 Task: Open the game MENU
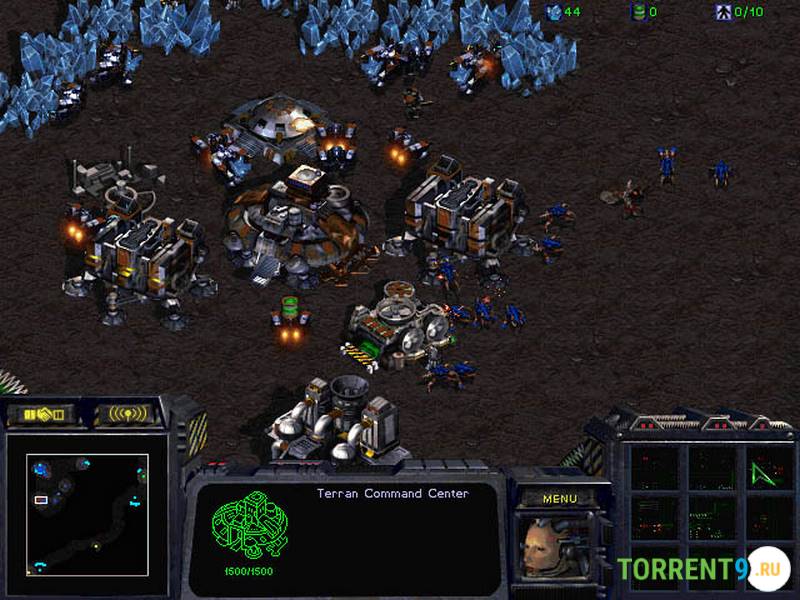[559, 498]
